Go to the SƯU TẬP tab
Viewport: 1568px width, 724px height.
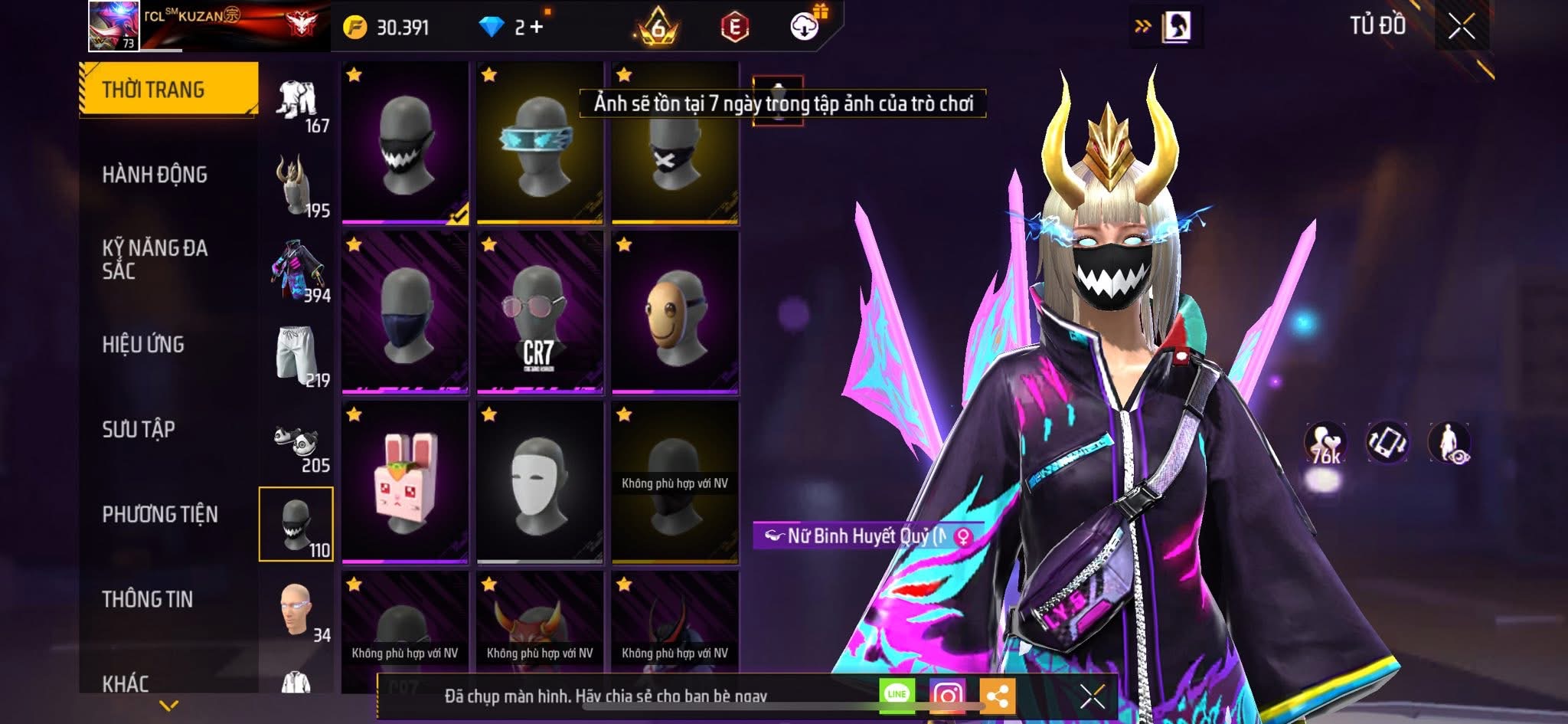coord(139,429)
